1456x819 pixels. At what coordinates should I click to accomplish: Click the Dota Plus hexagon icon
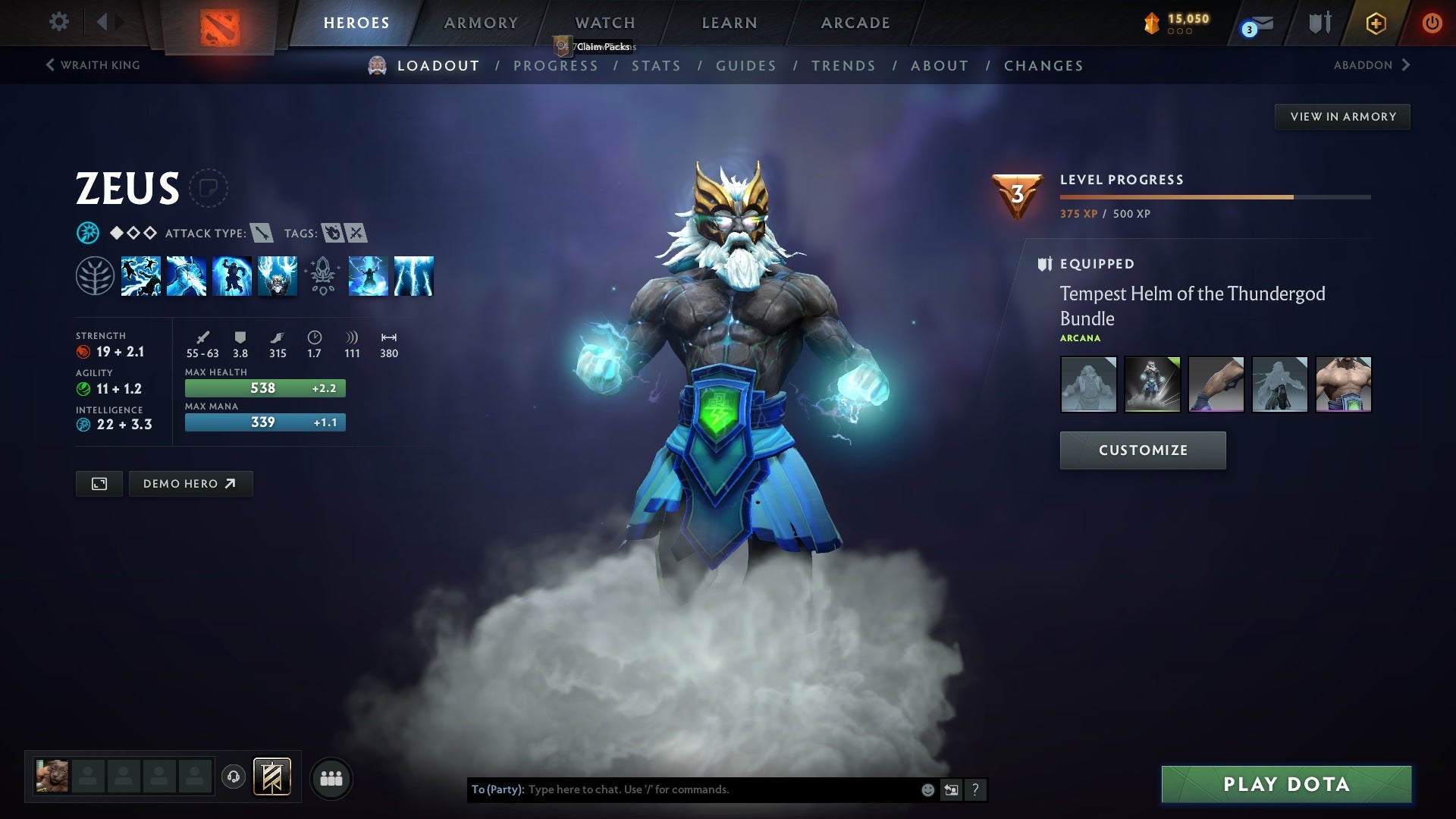pyautogui.click(x=1375, y=23)
